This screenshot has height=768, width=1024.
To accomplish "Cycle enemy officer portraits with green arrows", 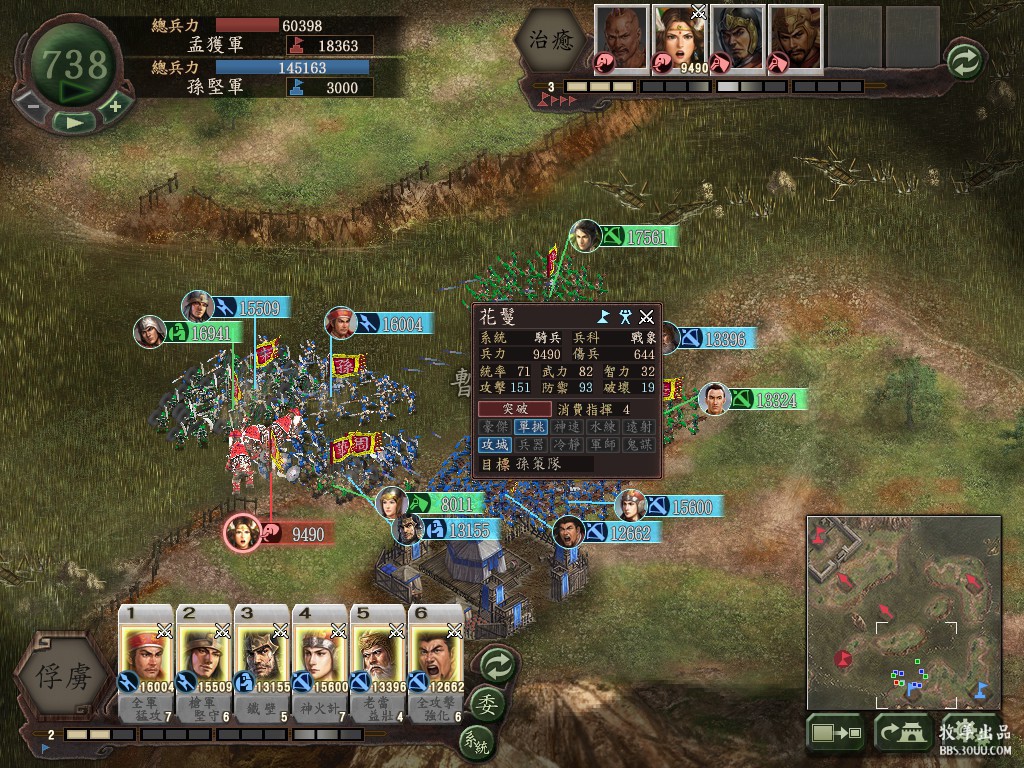I will pyautogui.click(x=963, y=59).
